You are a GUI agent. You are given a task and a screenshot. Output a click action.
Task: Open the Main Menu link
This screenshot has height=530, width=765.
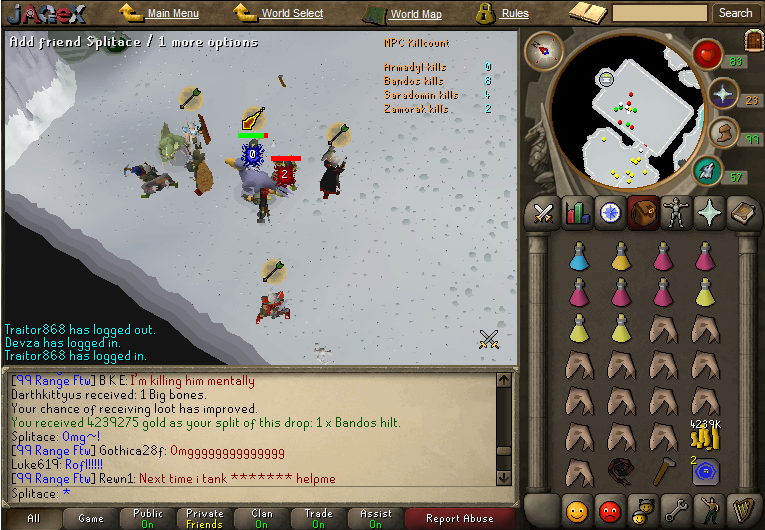(x=172, y=14)
